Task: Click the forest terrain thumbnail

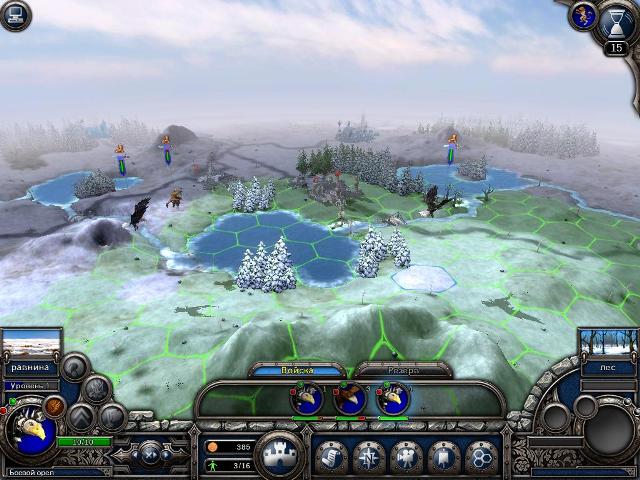Action: (x=603, y=345)
